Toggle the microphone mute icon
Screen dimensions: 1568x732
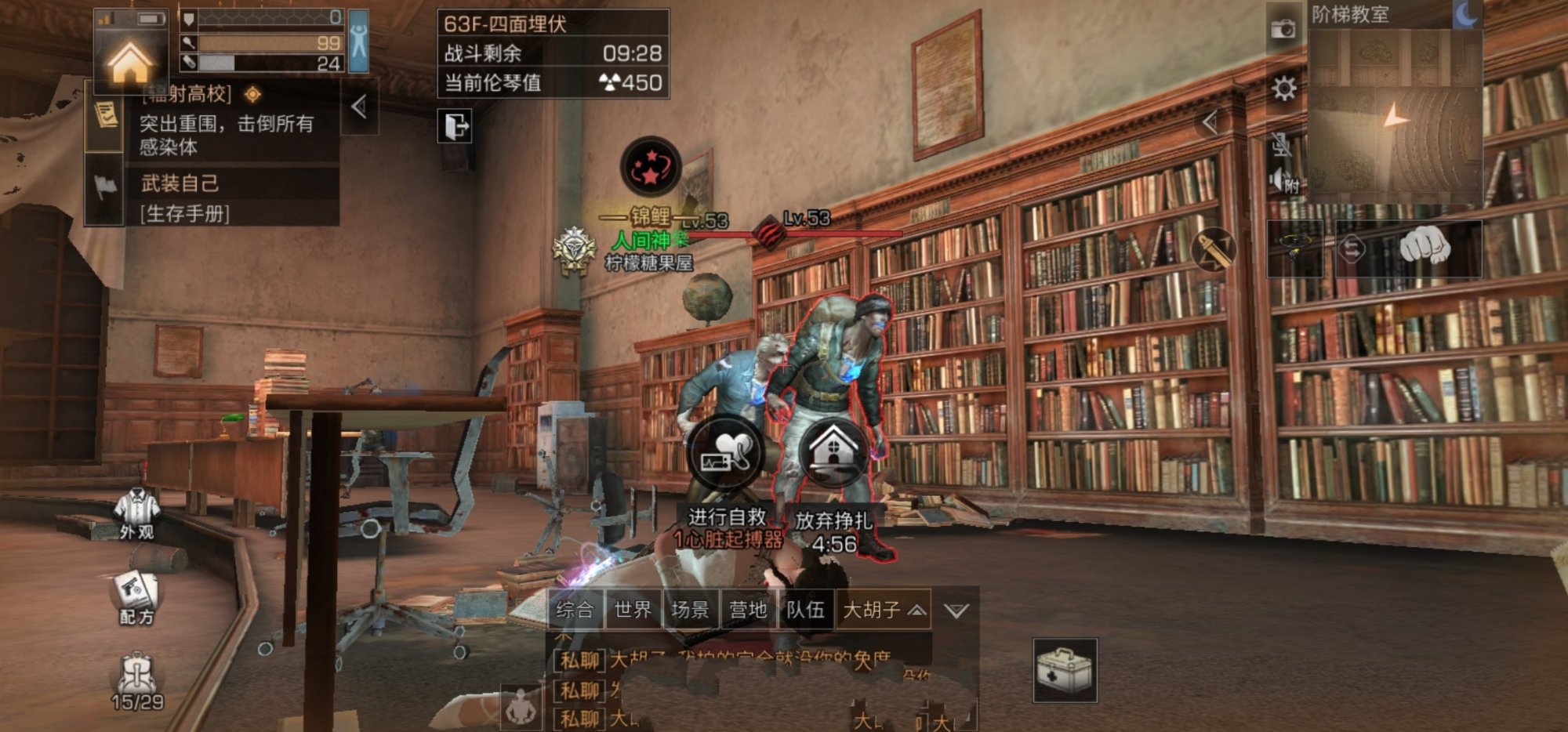click(x=1281, y=144)
